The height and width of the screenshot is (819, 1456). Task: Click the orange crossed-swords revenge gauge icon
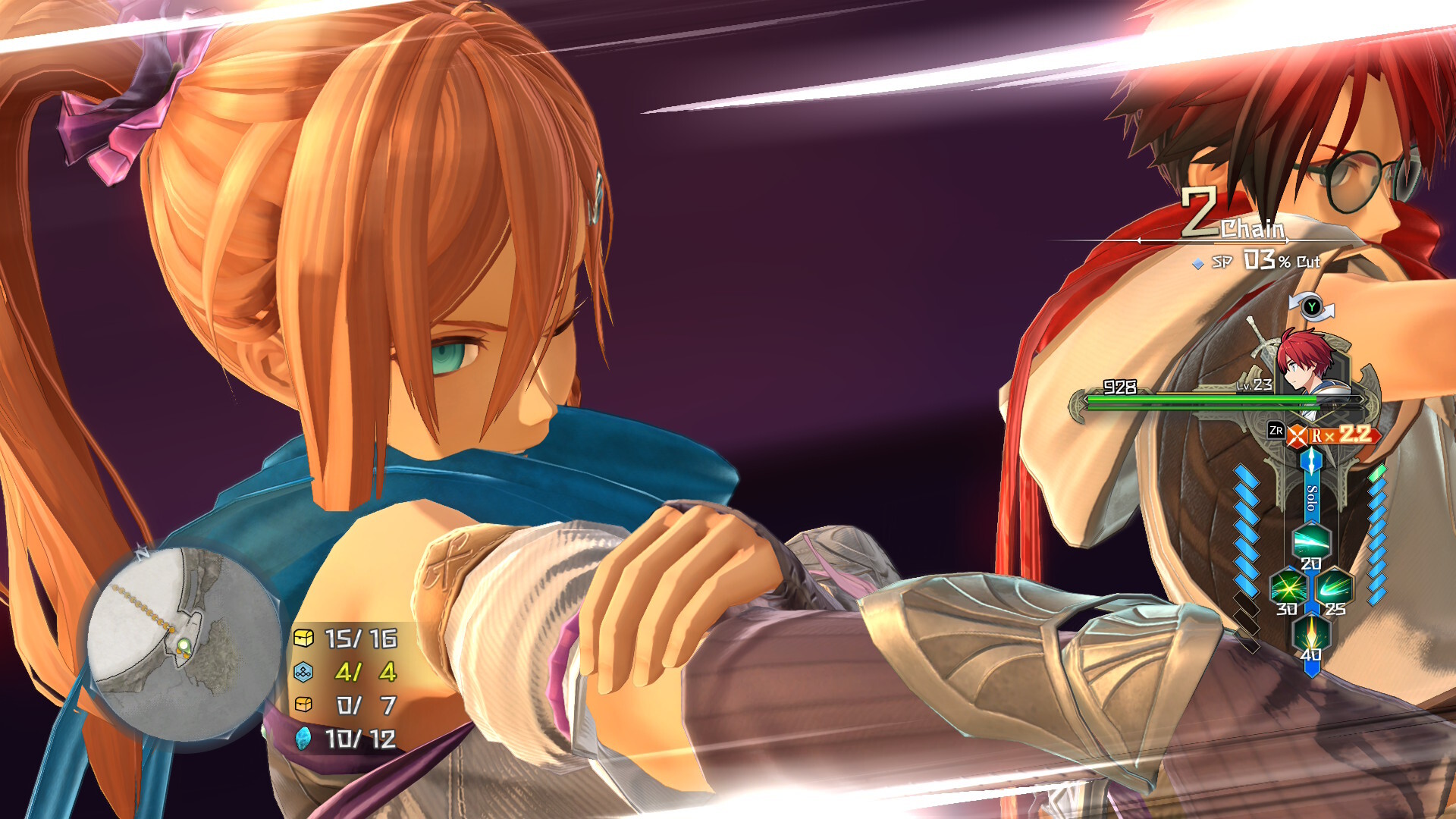point(1298,436)
